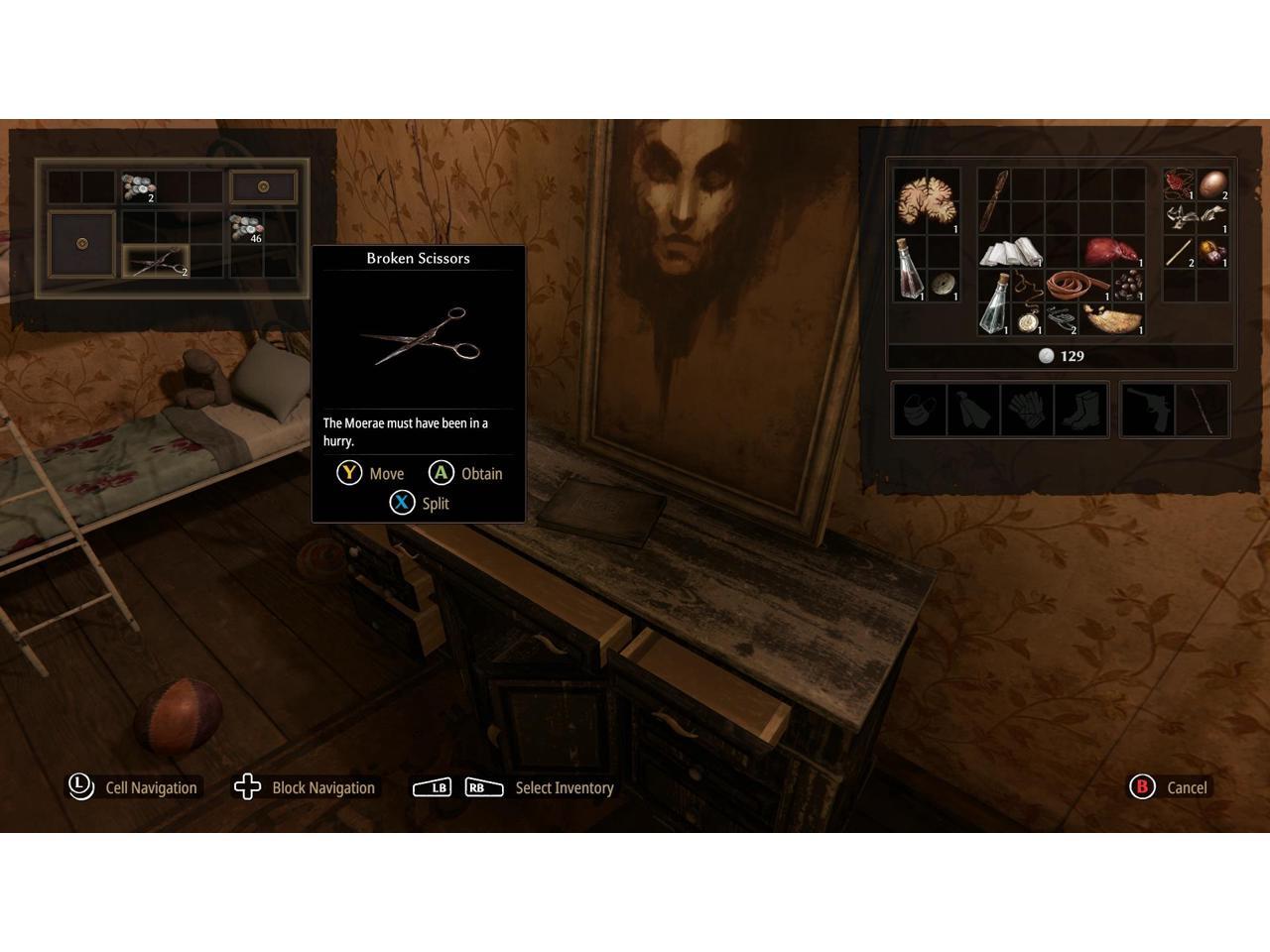
Task: Choose the empty revolver weapon slot
Action: click(x=1148, y=410)
